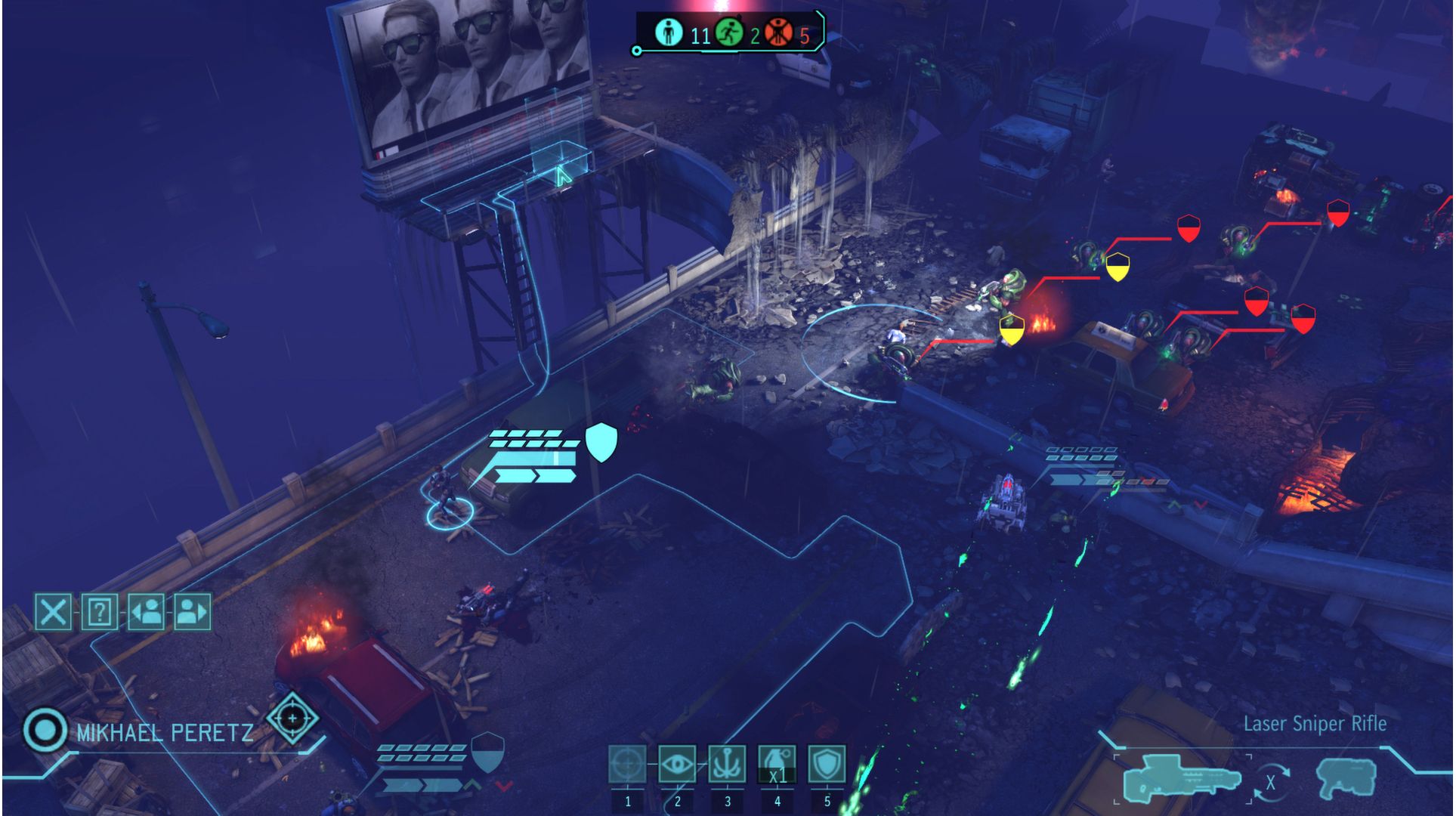Select the greyed-out fire weapon crosshair ability
1456x816 pixels.
(627, 766)
